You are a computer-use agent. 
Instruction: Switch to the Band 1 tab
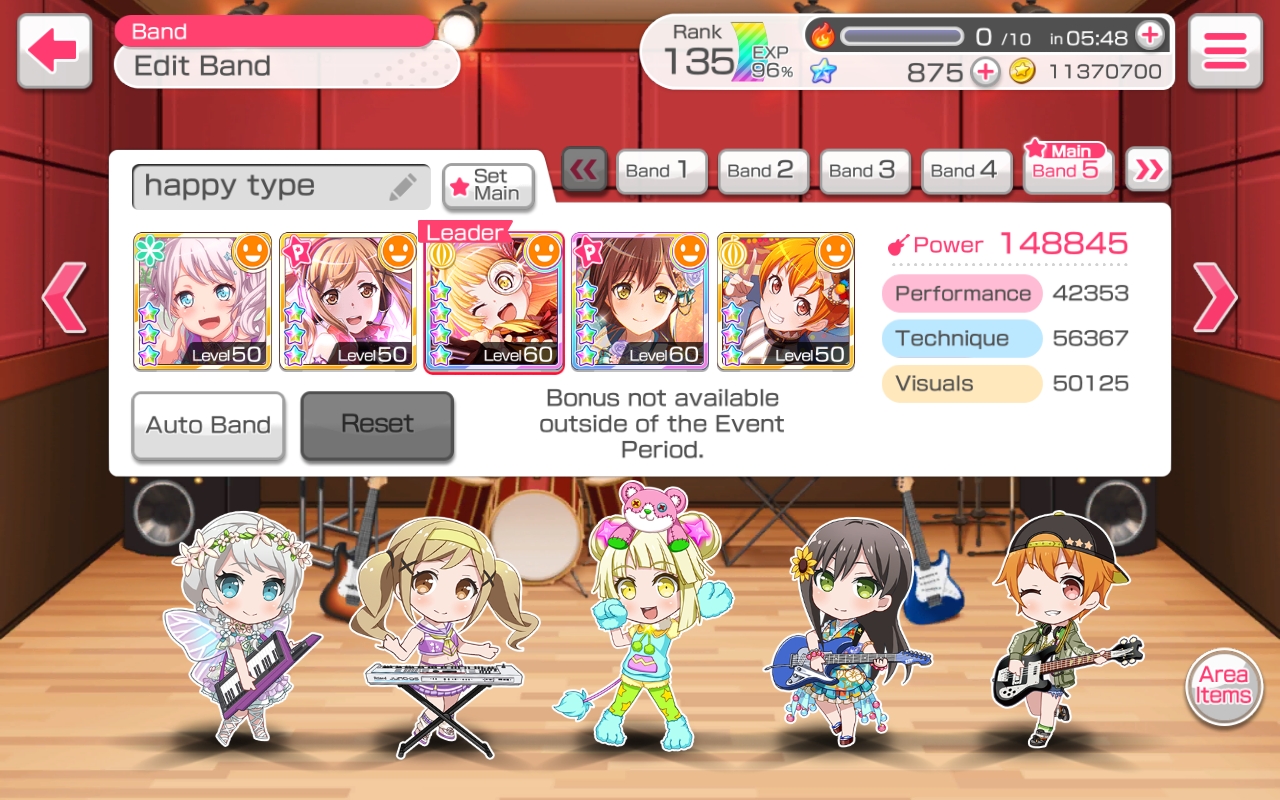[660, 171]
